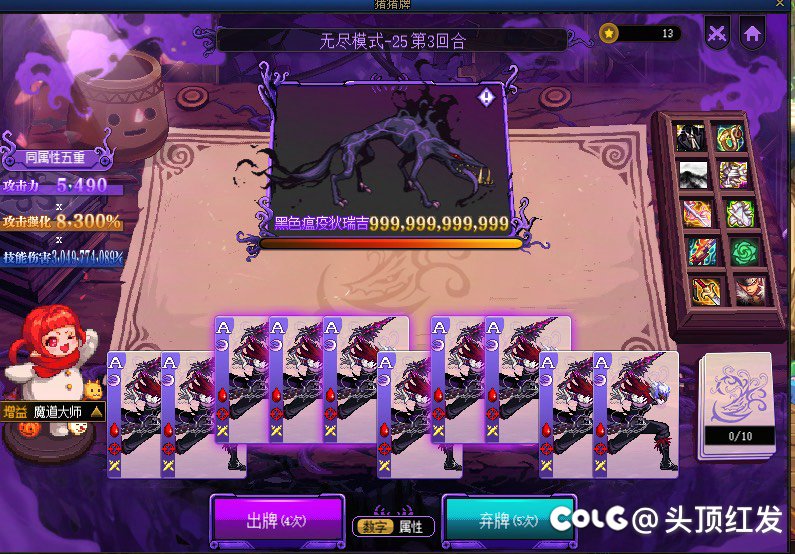Click the 同属性五重 hand type label
The image size is (795, 554).
pyautogui.click(x=55, y=157)
